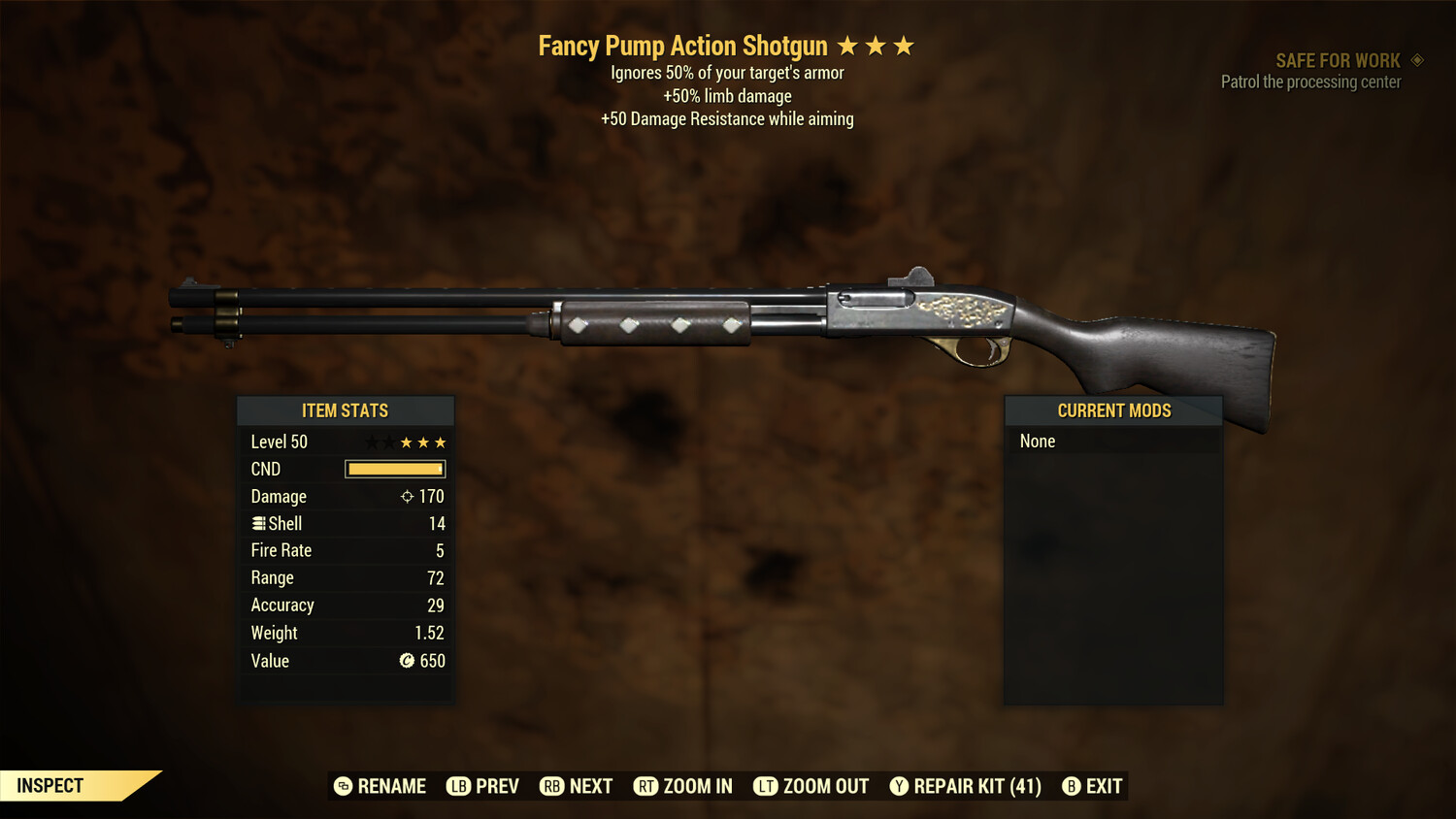The image size is (1456, 819).
Task: Select the INSPECT tab
Action: (x=50, y=785)
